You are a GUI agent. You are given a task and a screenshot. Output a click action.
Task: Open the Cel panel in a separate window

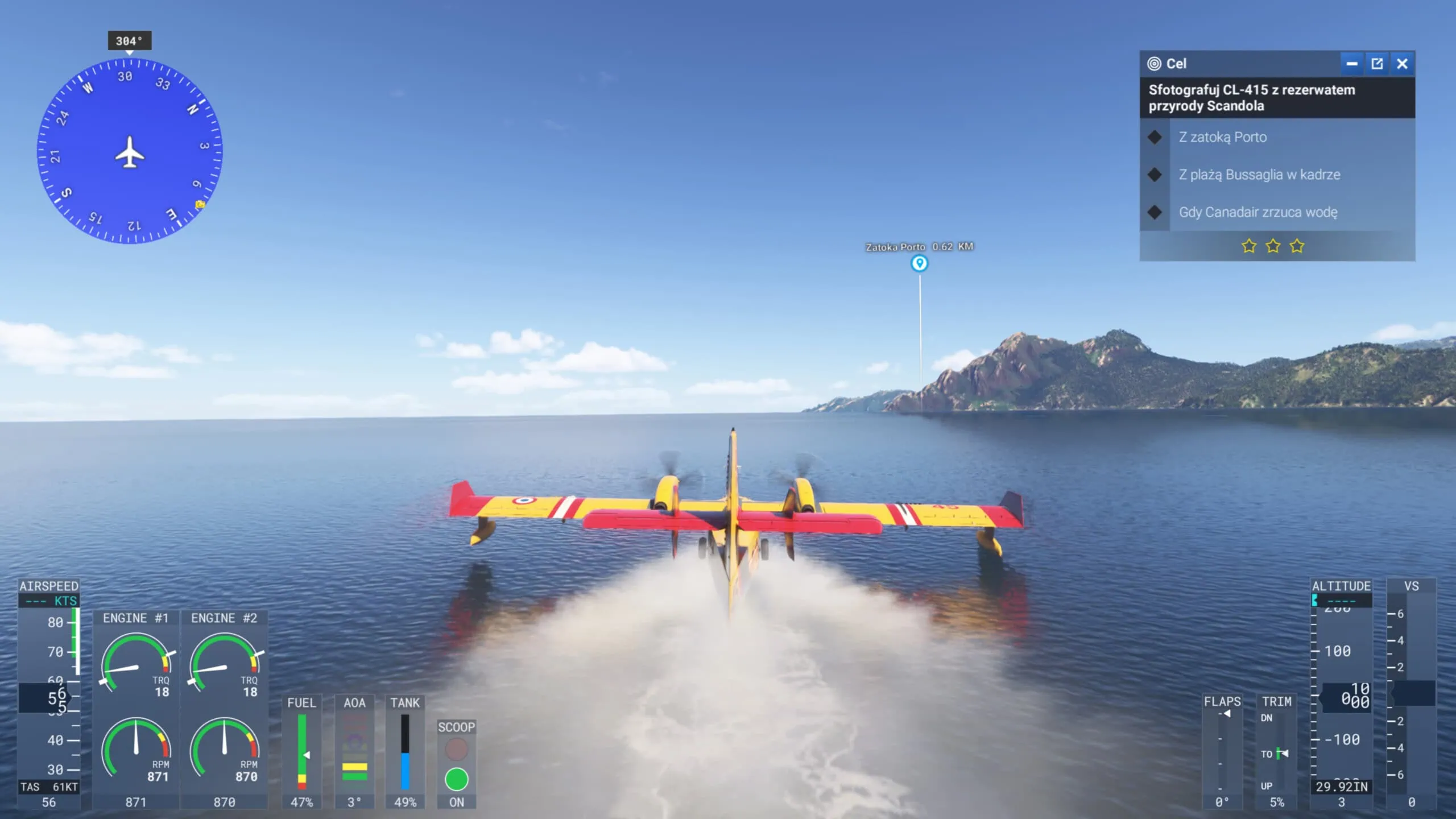(x=1377, y=64)
